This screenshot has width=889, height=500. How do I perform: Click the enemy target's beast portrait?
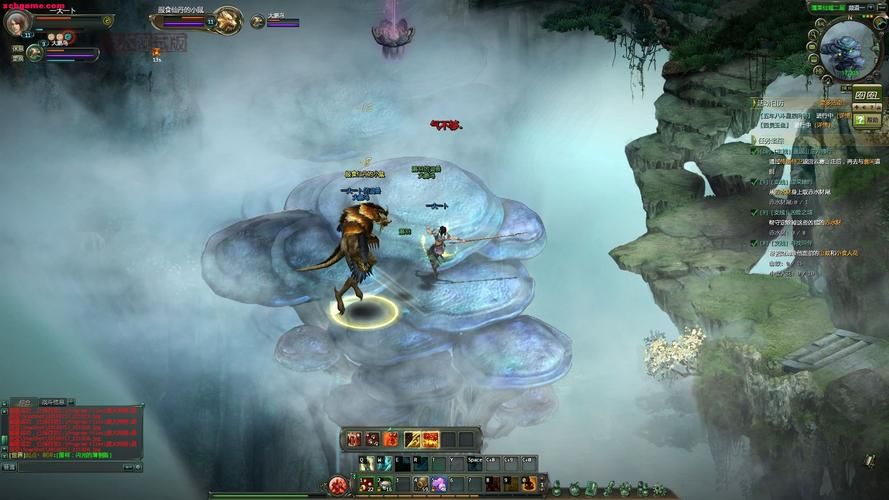coord(227,19)
